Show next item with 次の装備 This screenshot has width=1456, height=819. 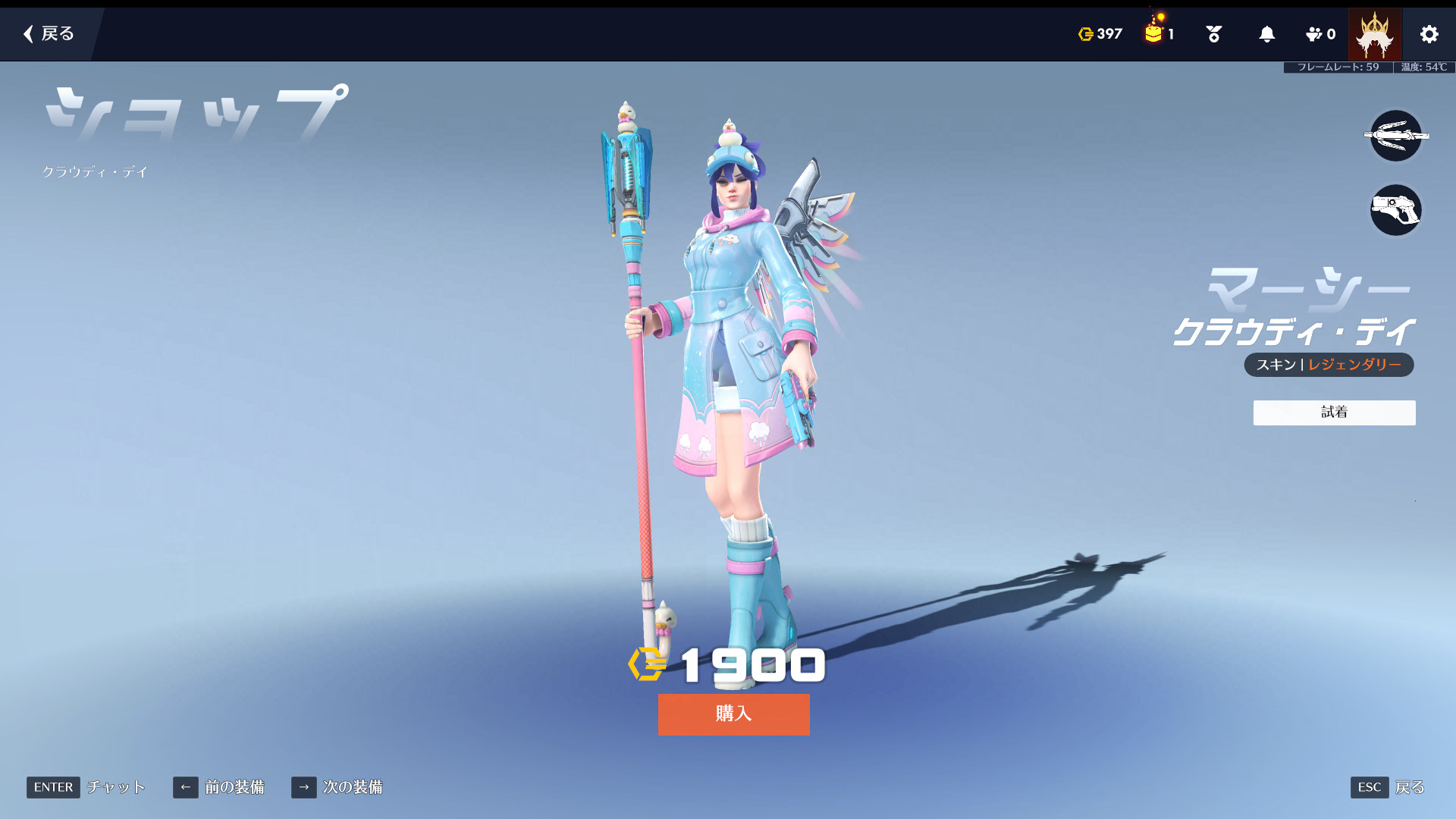pos(337,787)
